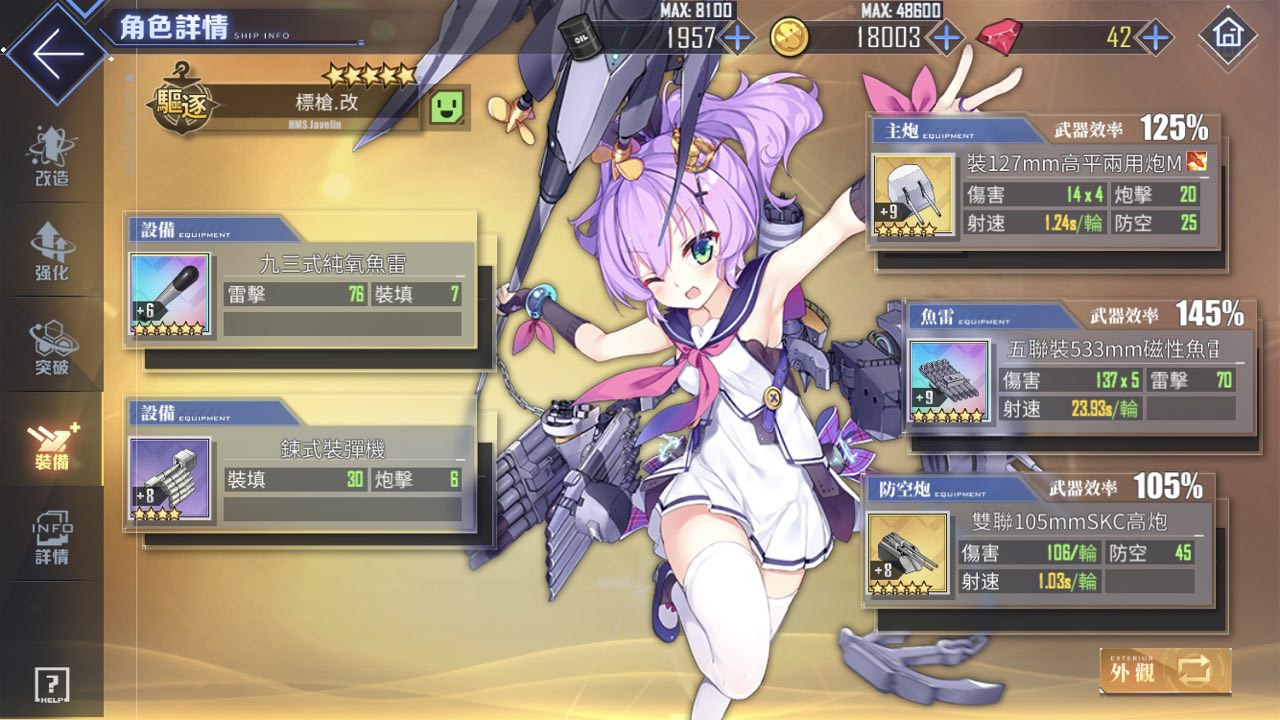Open the 詳情 info tab
This screenshot has width=1280, height=720.
pyautogui.click(x=51, y=537)
